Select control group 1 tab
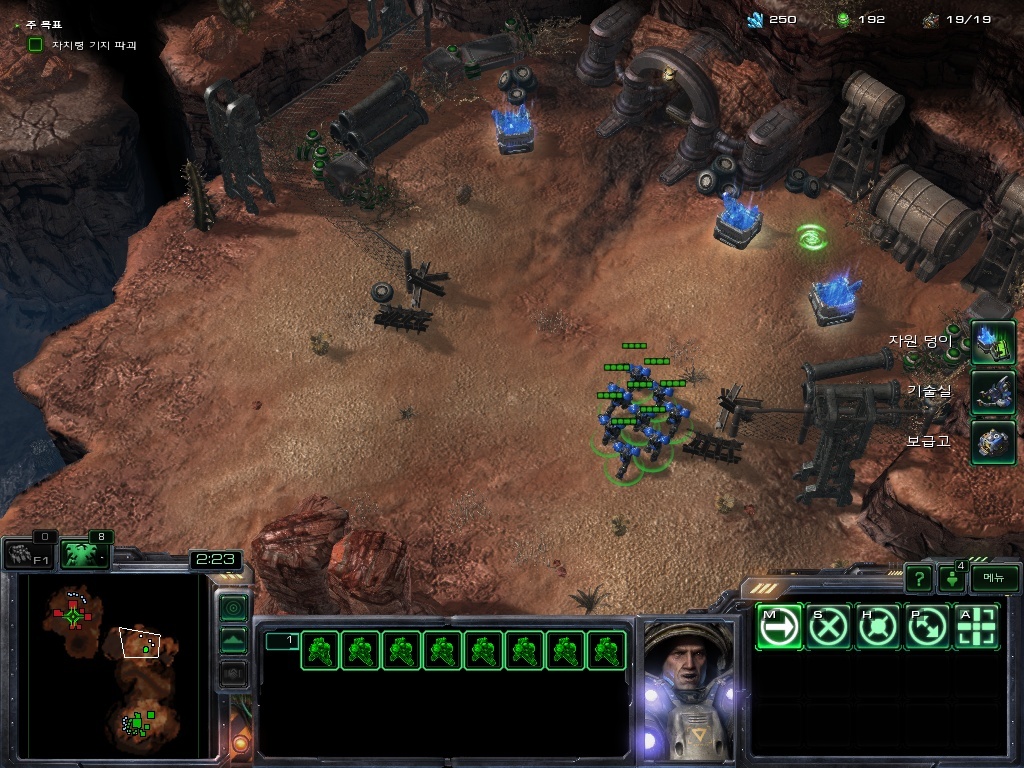This screenshot has width=1024, height=768. pyautogui.click(x=281, y=641)
